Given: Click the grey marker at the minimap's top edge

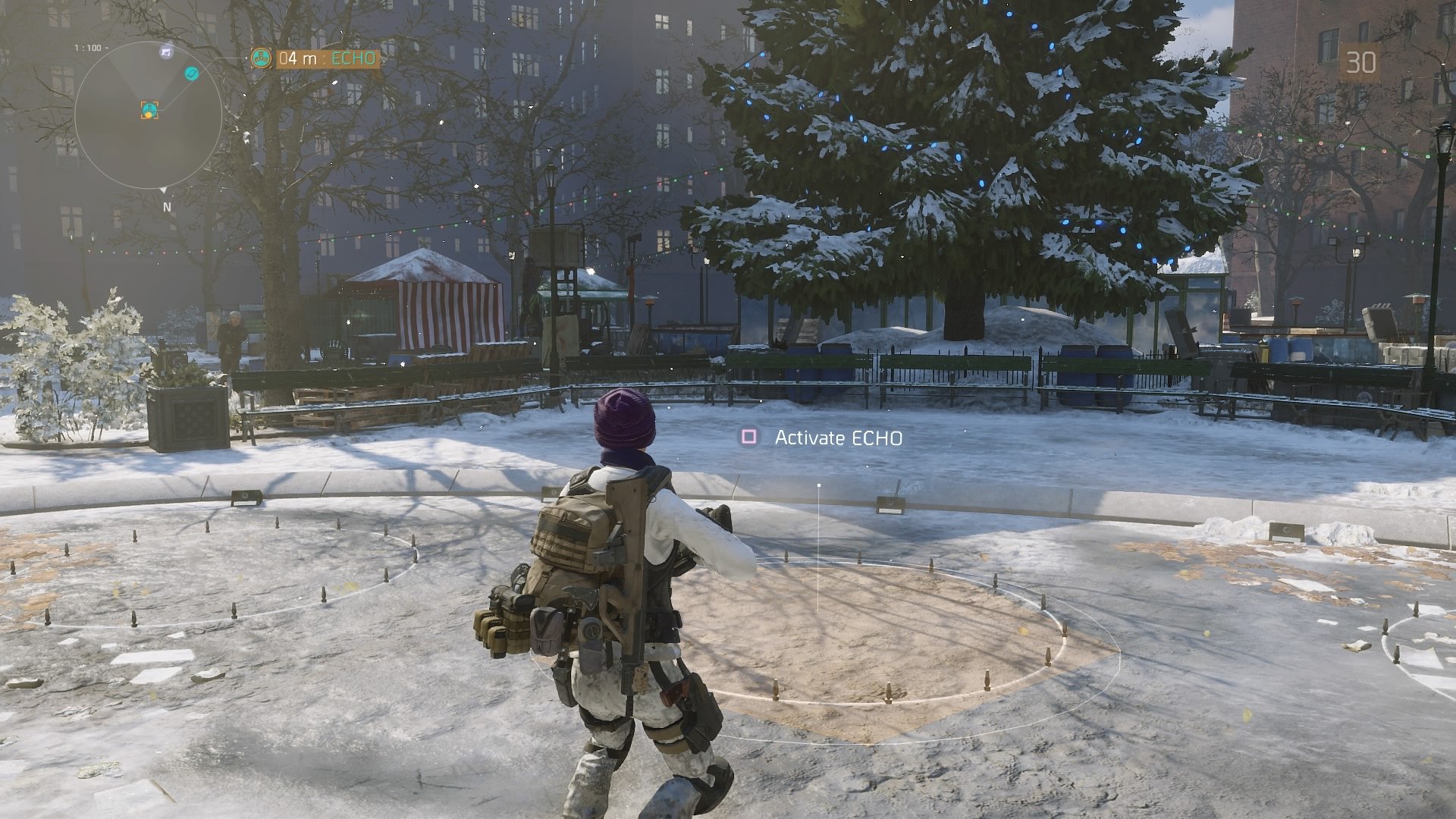Looking at the screenshot, I should (x=166, y=52).
